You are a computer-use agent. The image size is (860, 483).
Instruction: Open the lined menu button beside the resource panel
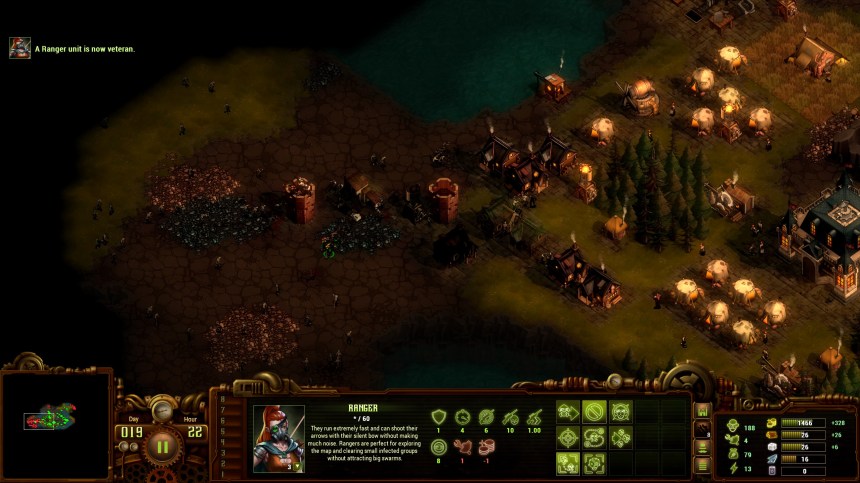click(702, 464)
